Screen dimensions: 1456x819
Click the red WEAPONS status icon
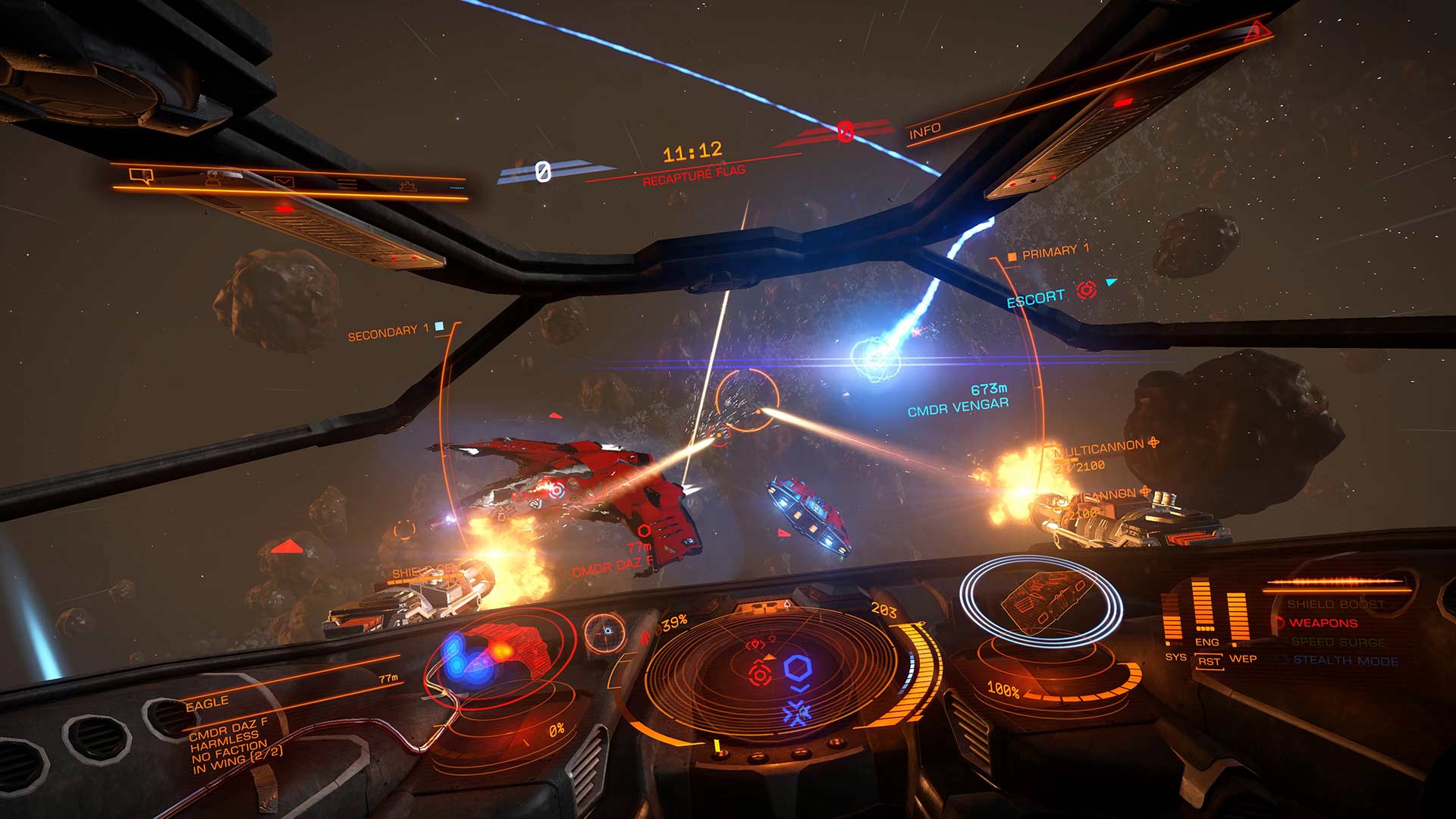coord(1279,623)
